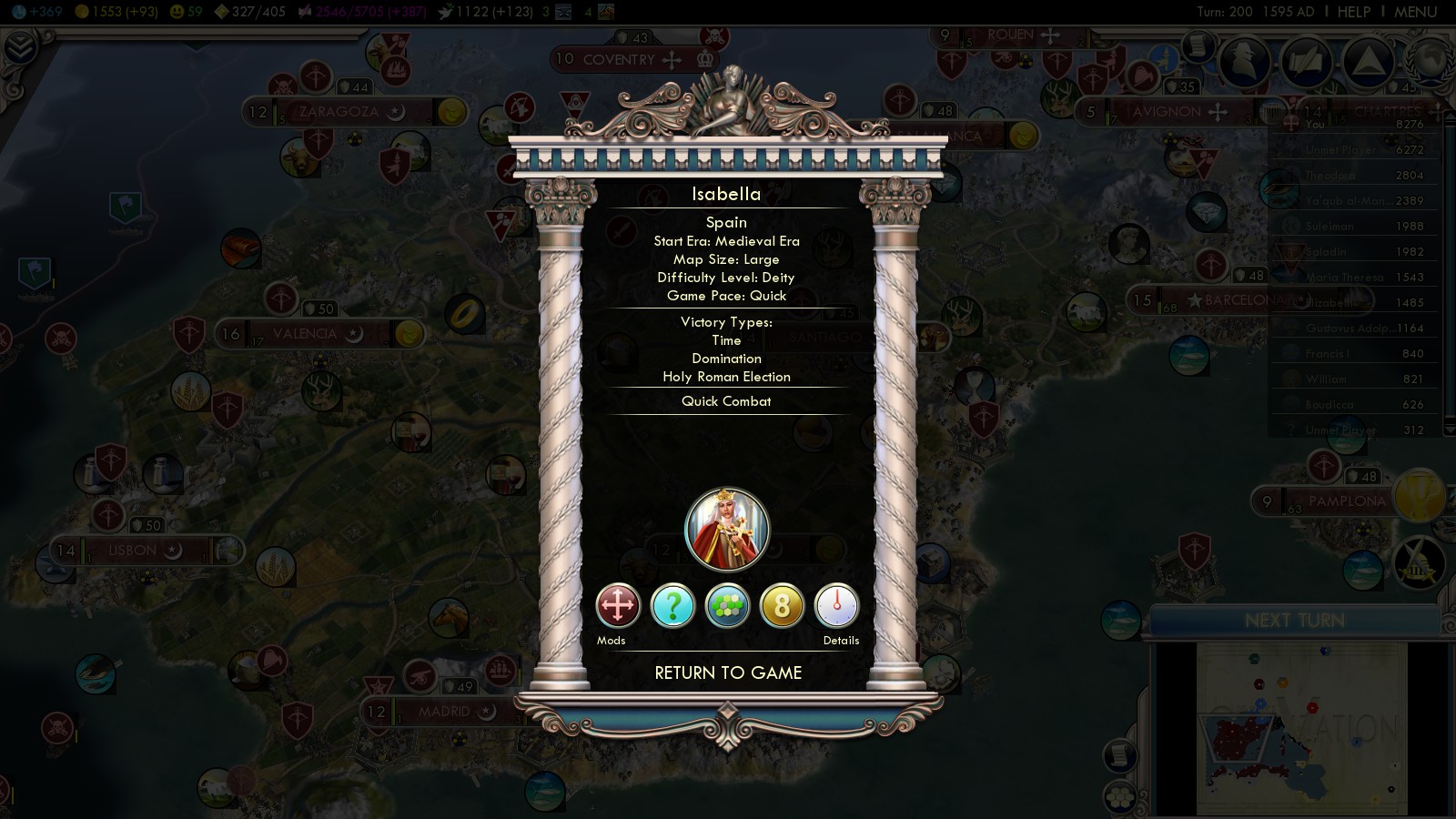Select Isabella's leader portrait
The width and height of the screenshot is (1456, 819).
(727, 530)
